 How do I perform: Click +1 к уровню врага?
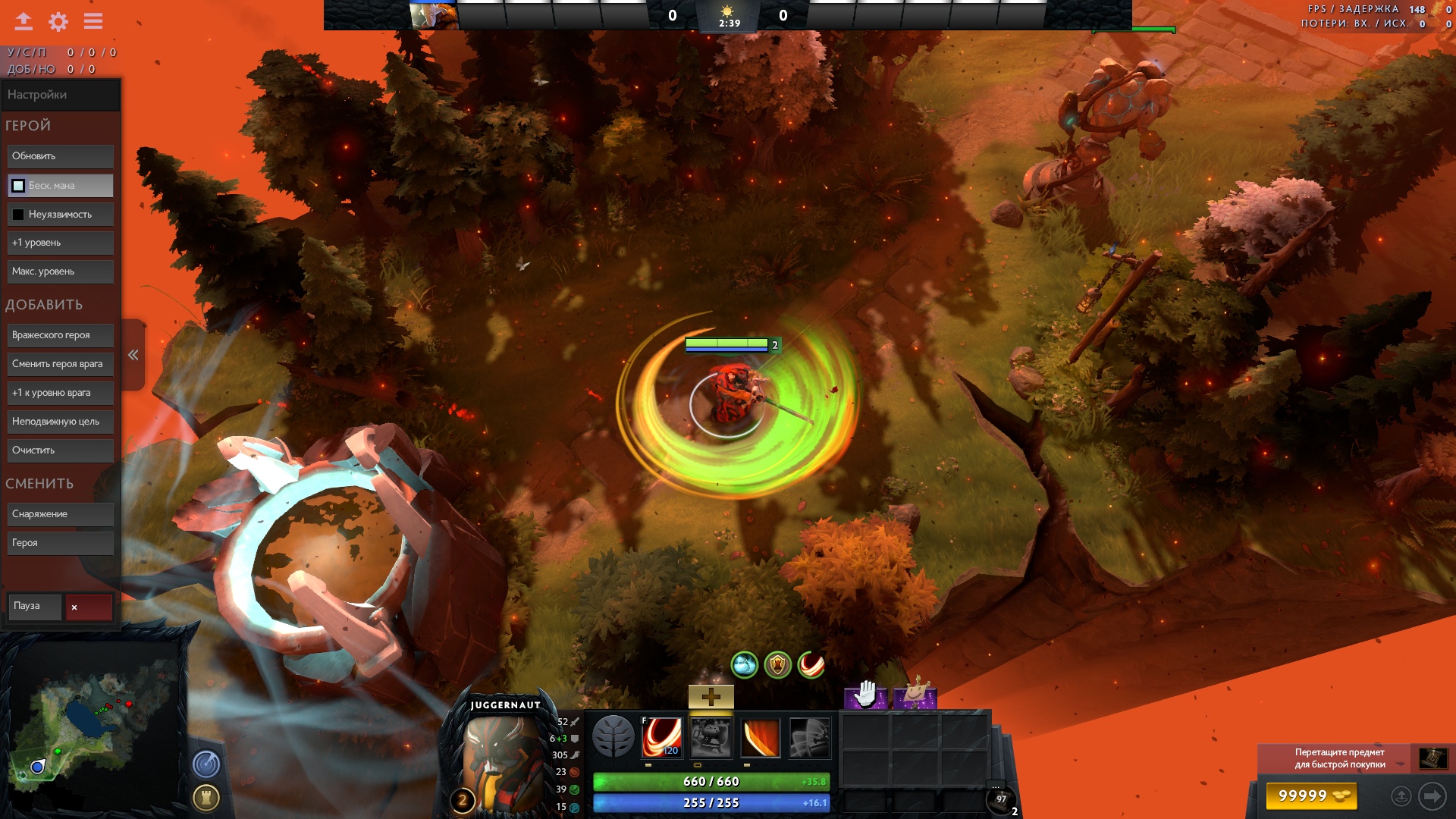(60, 393)
